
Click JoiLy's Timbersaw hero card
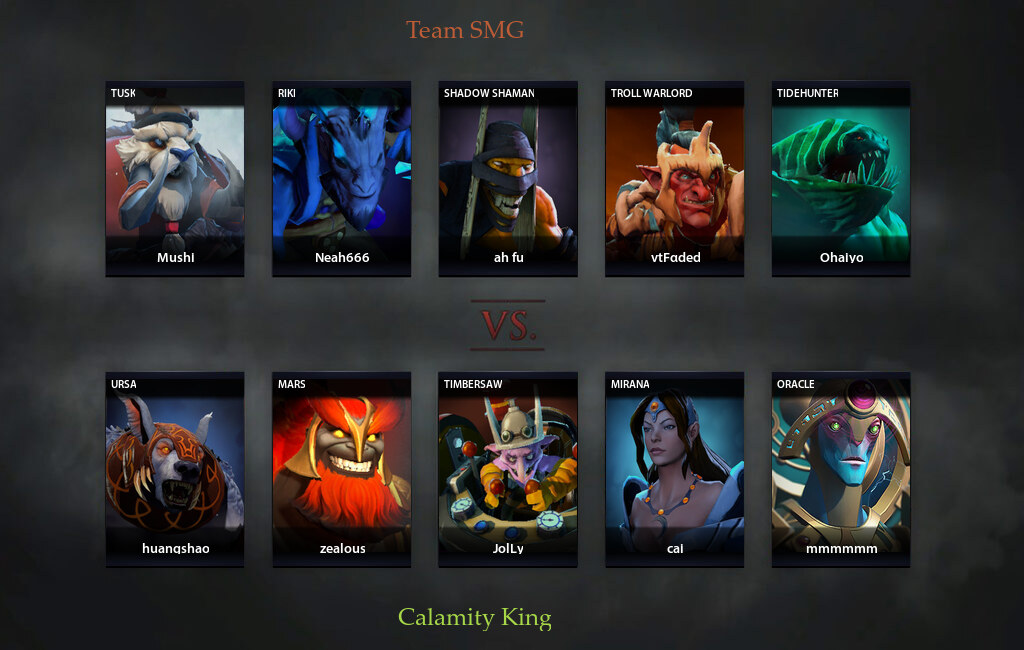pos(508,469)
